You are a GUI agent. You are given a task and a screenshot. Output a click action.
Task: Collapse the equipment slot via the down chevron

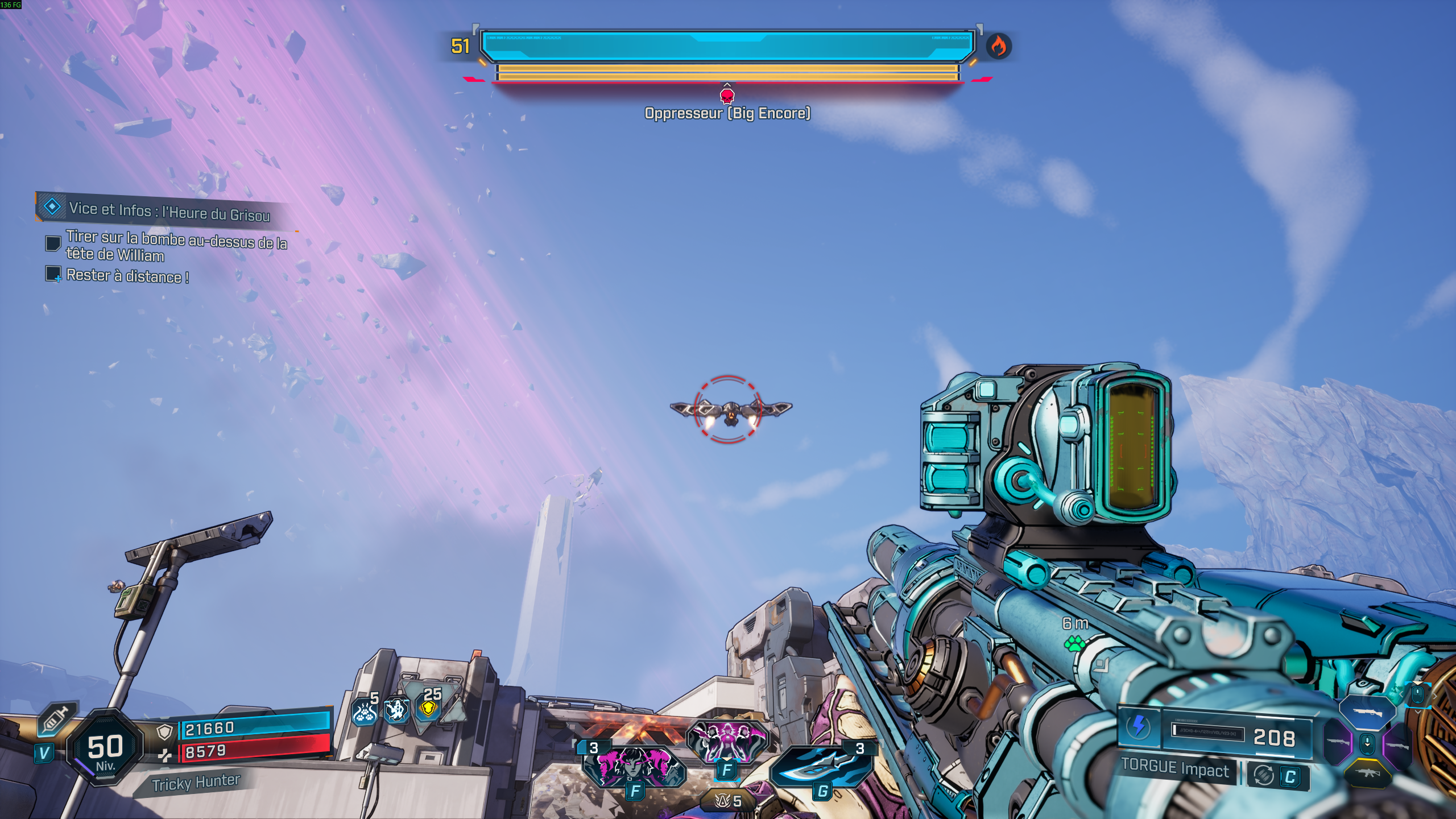1418,712
